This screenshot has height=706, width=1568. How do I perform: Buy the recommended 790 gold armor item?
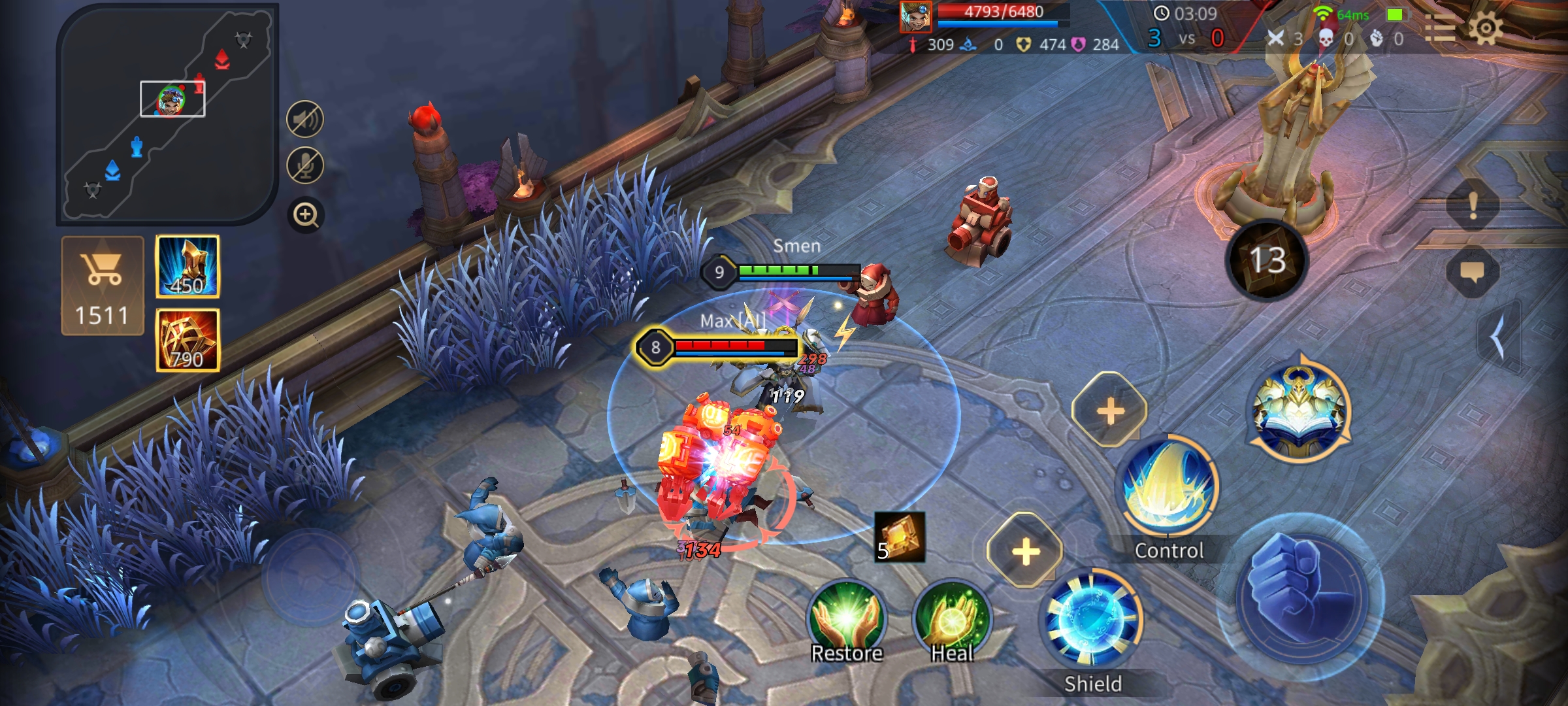click(x=188, y=341)
